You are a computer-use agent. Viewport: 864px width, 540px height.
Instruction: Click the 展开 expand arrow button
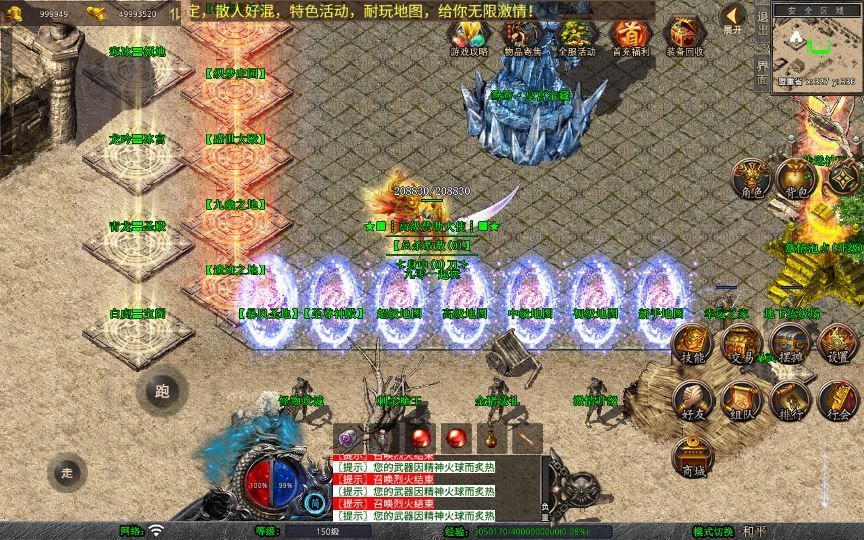pos(733,17)
